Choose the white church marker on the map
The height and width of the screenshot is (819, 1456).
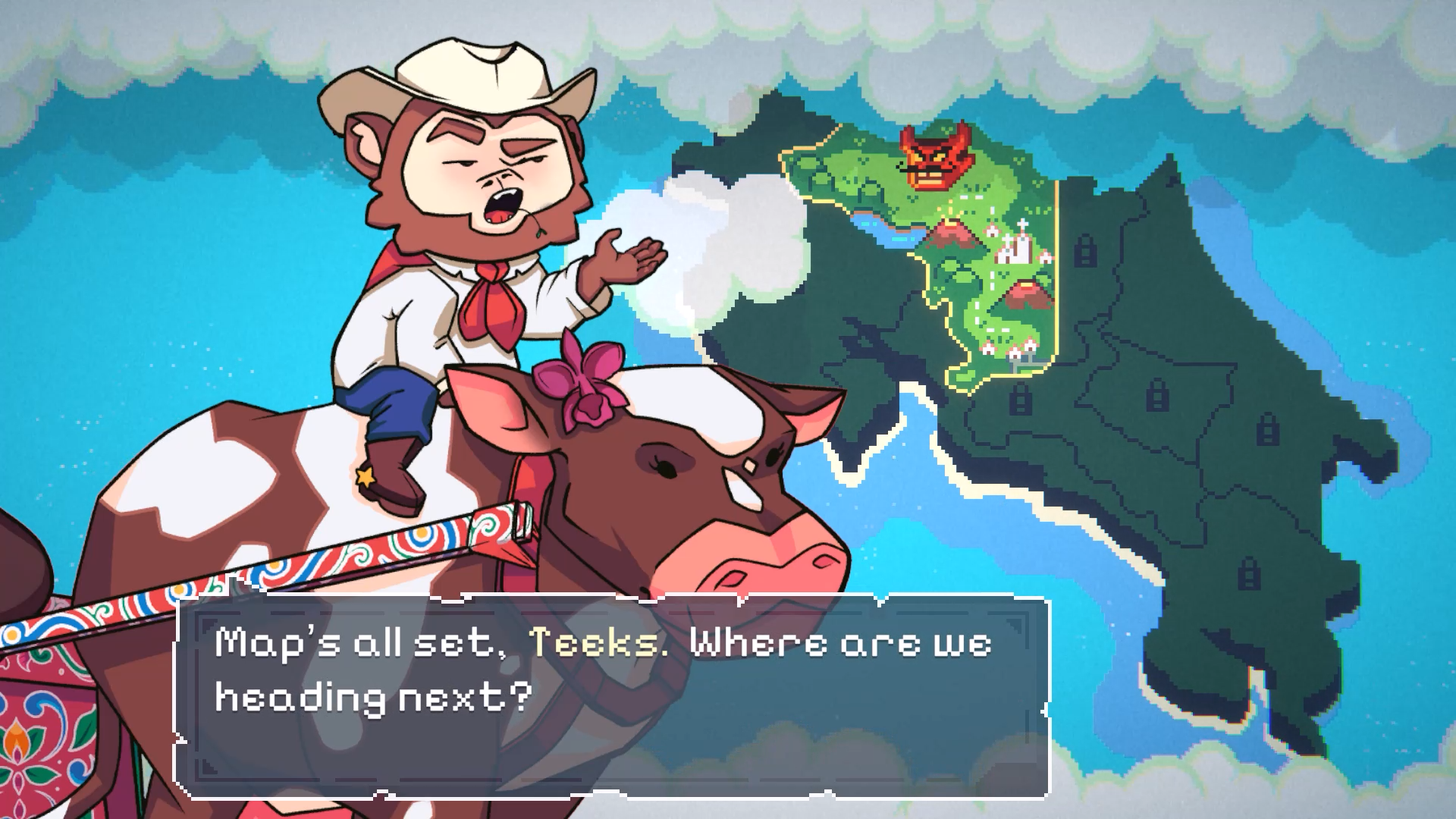(x=1017, y=246)
